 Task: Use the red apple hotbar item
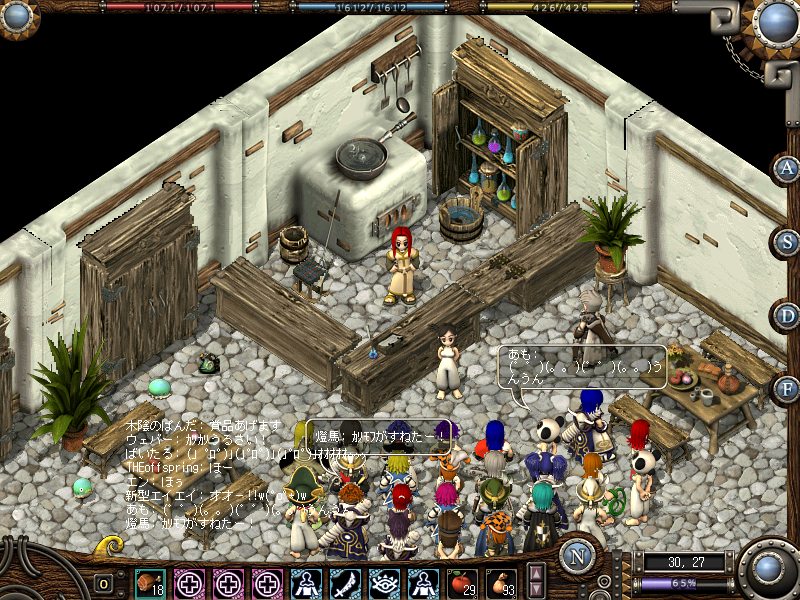[x=461, y=583]
